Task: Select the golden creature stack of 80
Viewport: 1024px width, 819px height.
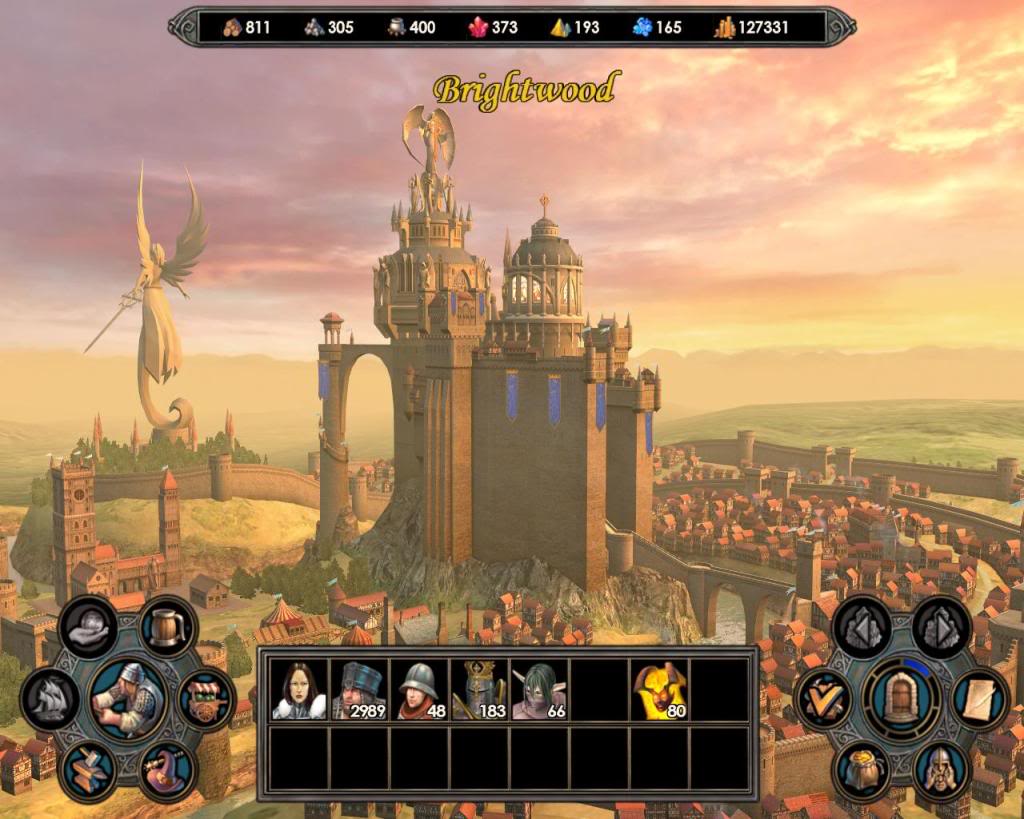Action: [x=659, y=690]
